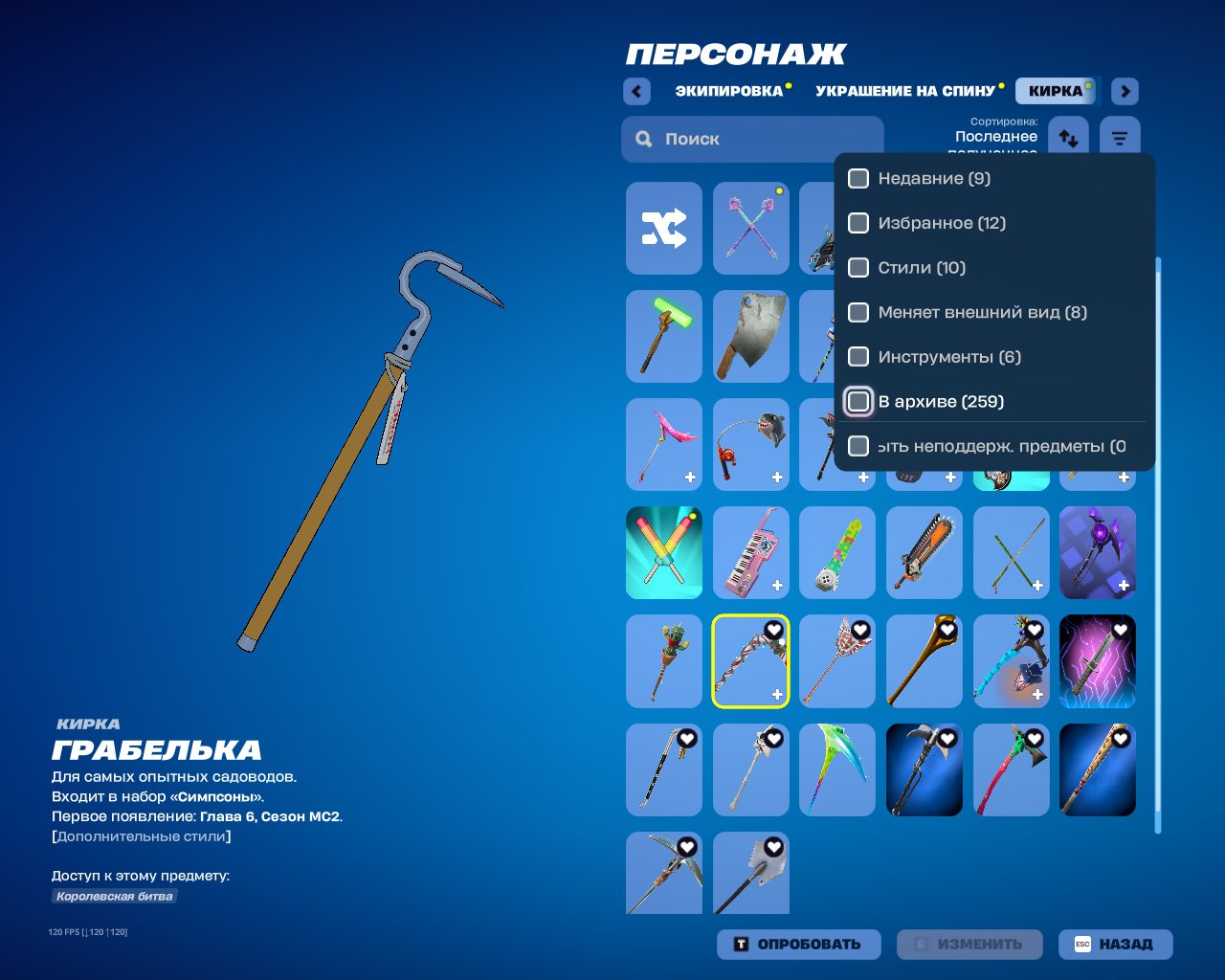Click the right navigation chevron after КИРКА
The height and width of the screenshot is (980, 1225).
coord(1125,91)
